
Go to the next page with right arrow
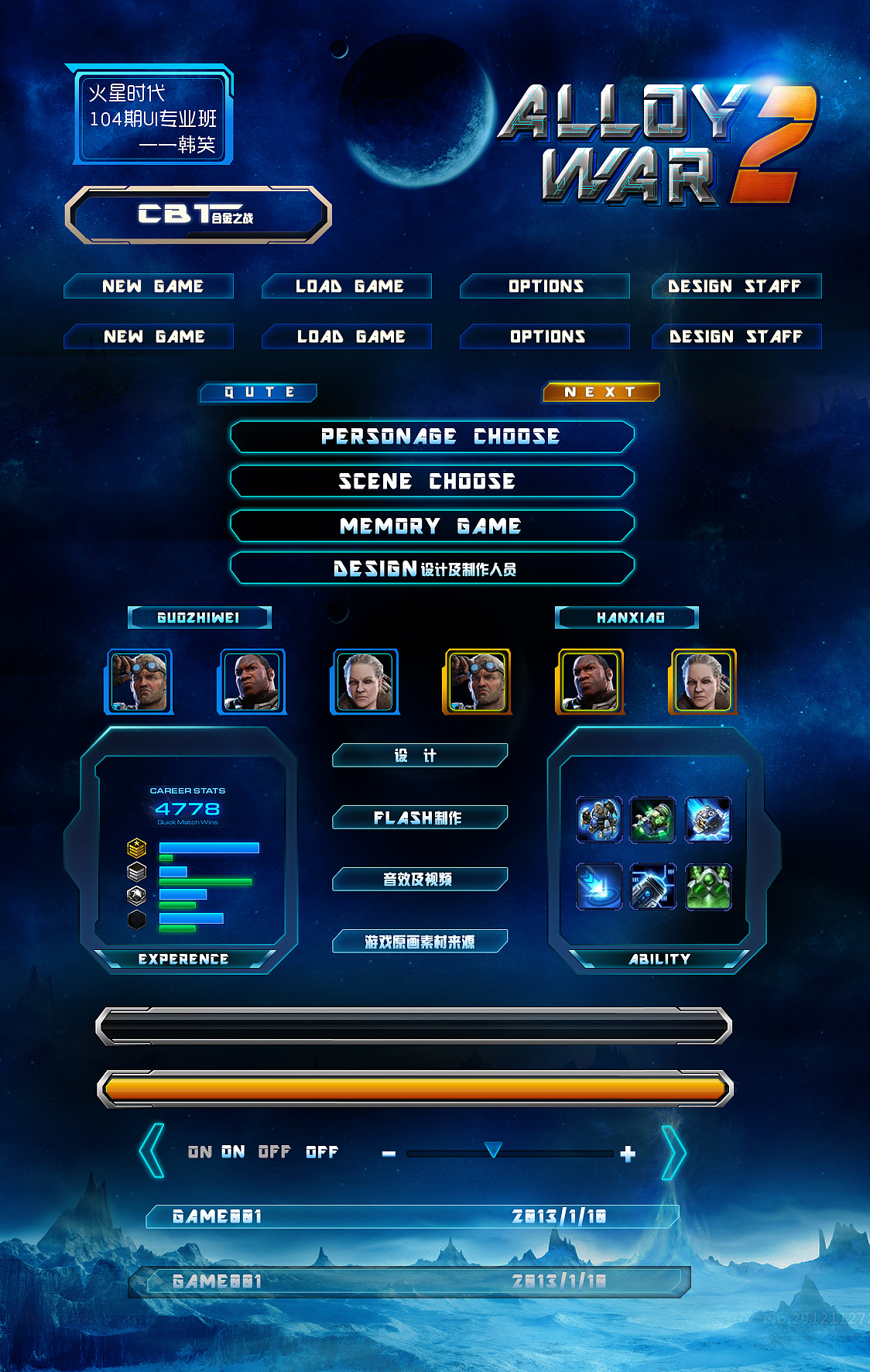[x=673, y=1152]
